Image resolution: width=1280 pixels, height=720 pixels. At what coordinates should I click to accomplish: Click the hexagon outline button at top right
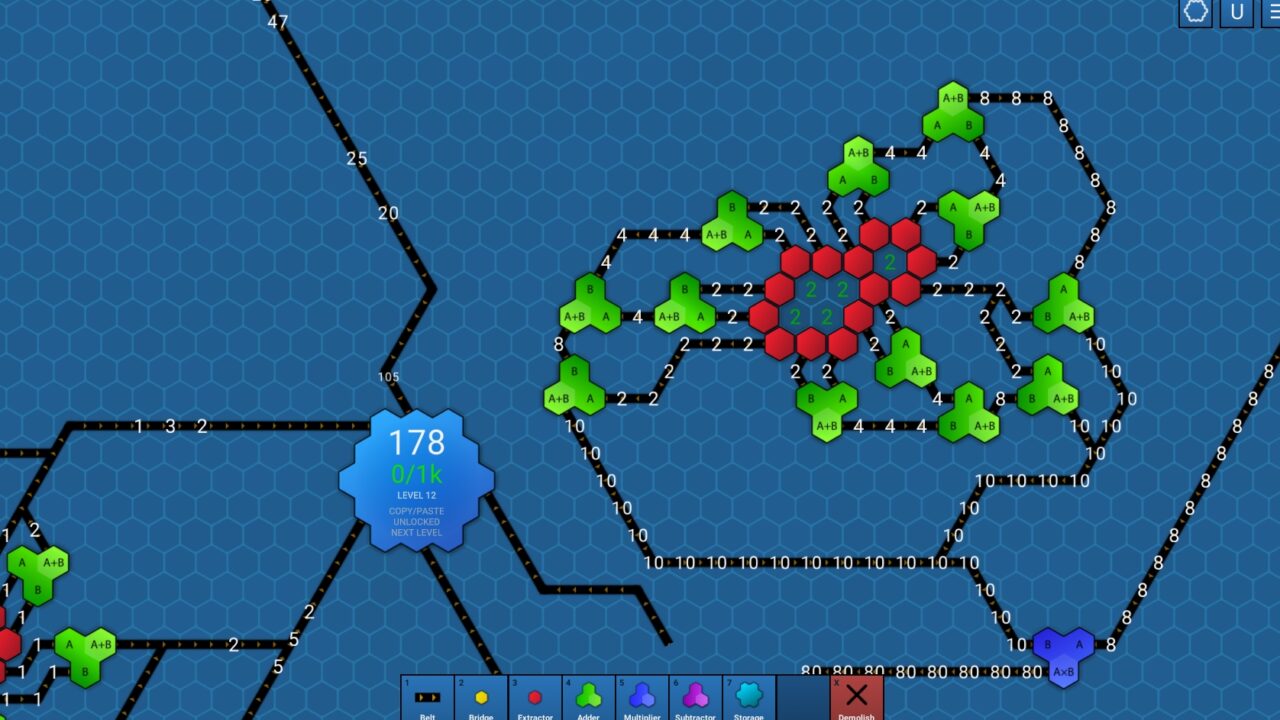tap(1196, 14)
